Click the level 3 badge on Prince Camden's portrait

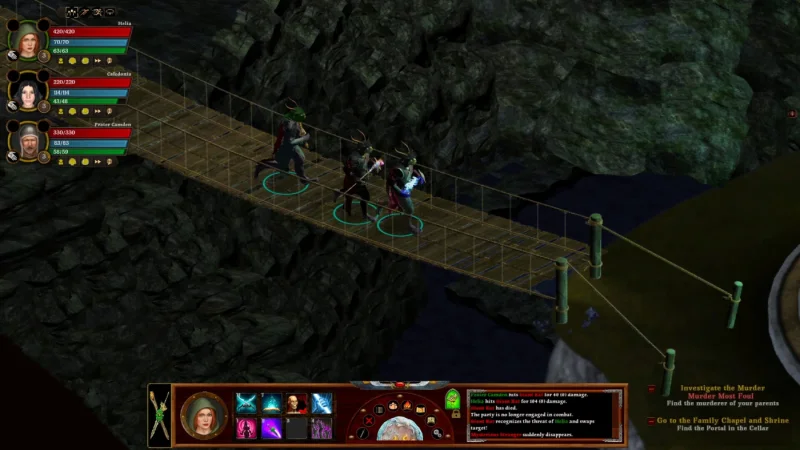click(x=44, y=156)
